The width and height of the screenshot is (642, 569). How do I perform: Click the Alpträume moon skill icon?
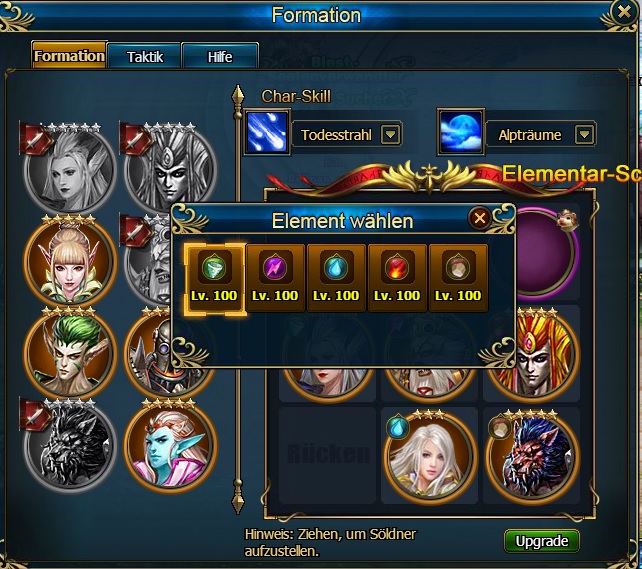pos(461,133)
